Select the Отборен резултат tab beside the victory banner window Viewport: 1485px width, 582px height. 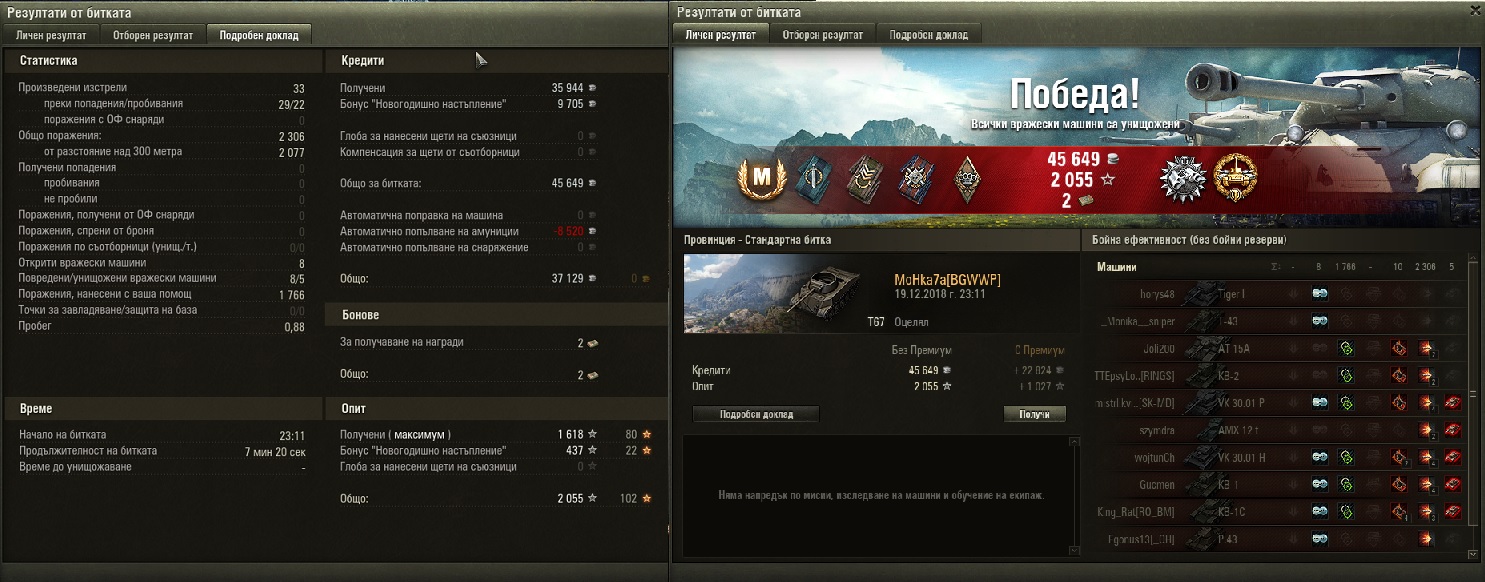[x=823, y=35]
